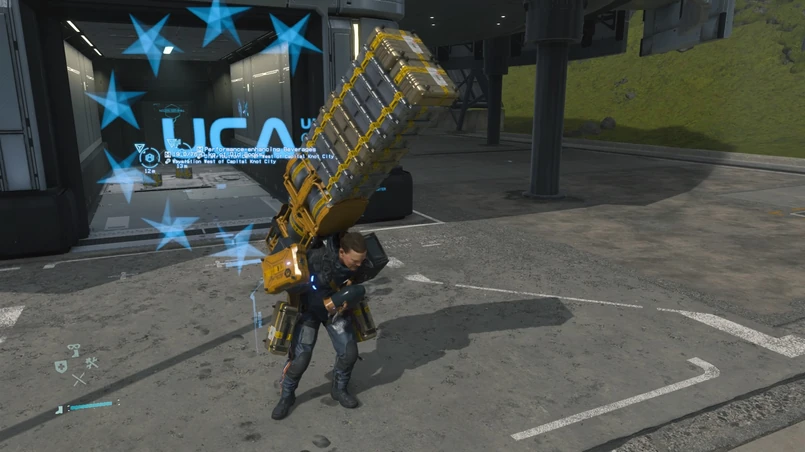Screen dimensions: 805x452
Task: Open the goggles-and-boot icon in the equipment wheel
Action: [74, 351]
